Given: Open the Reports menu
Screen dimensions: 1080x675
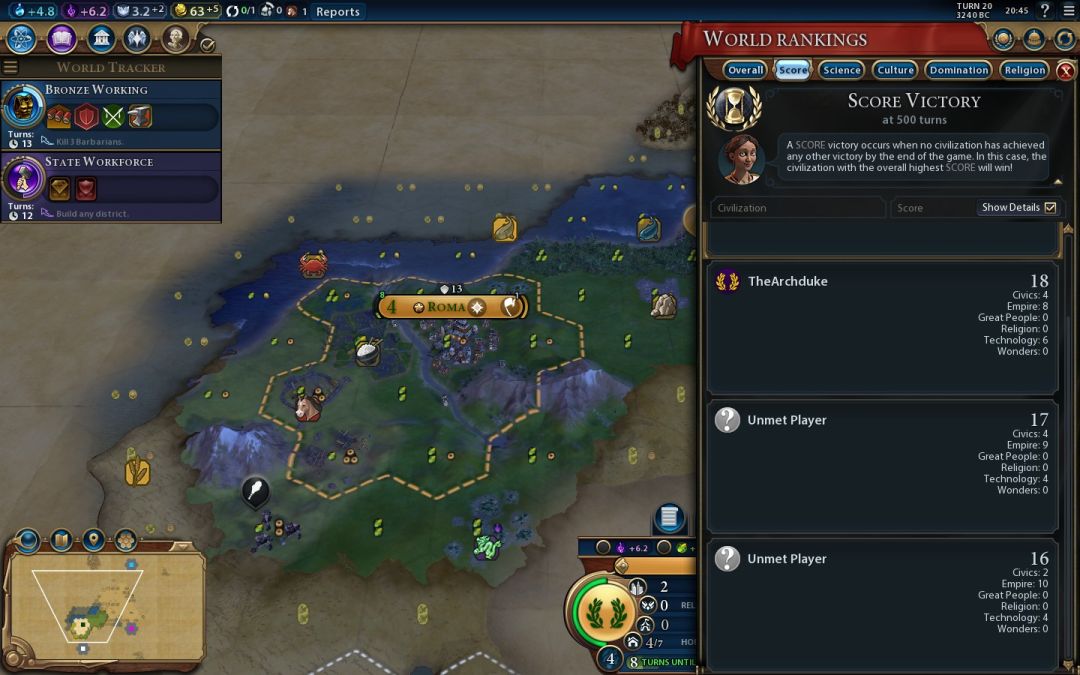Looking at the screenshot, I should [x=337, y=12].
